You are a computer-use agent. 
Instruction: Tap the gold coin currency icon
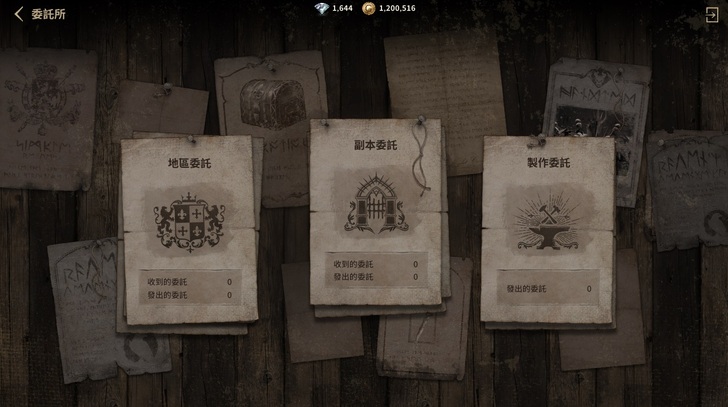368,8
